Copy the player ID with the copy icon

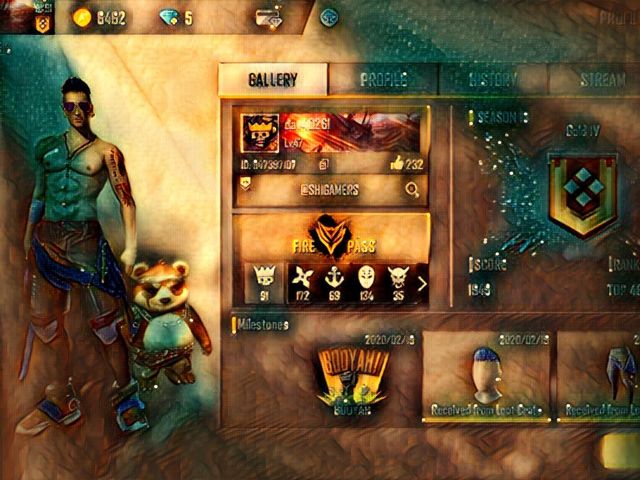click(323, 163)
